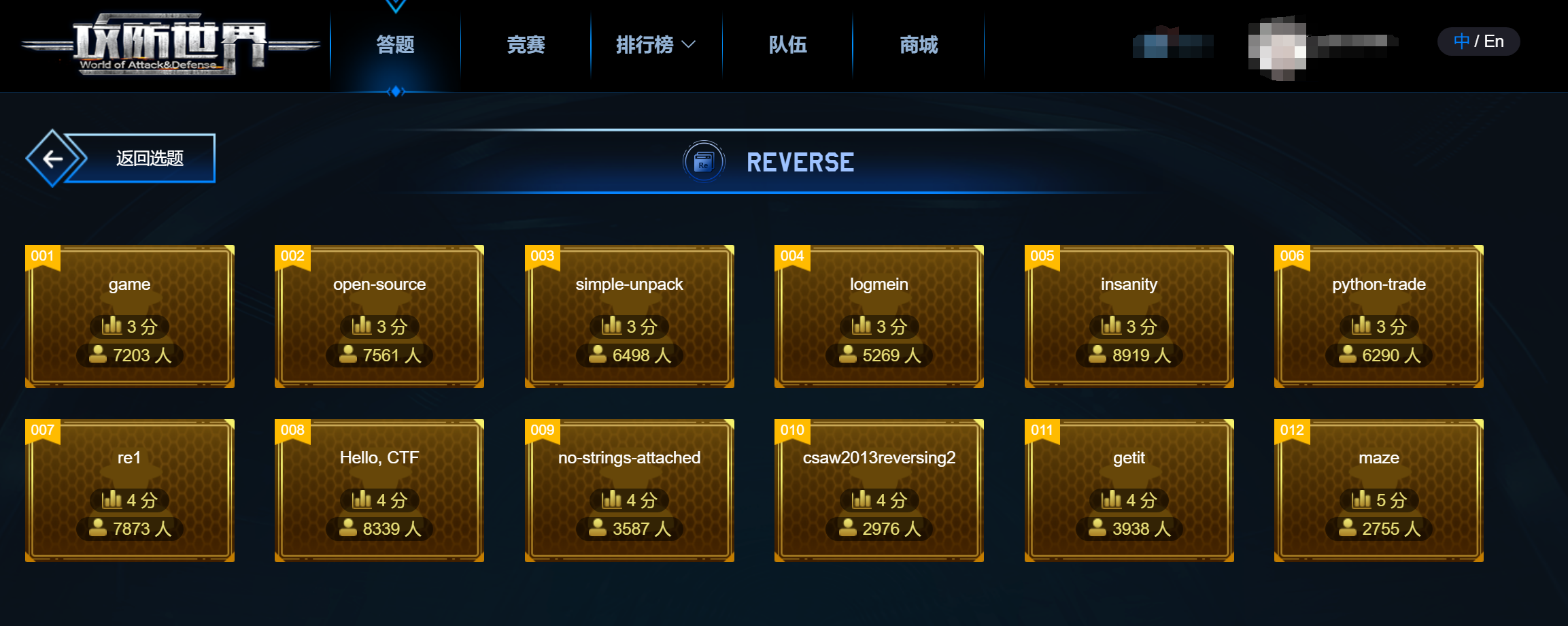Image resolution: width=1568 pixels, height=626 pixels.
Task: Switch to the 竞赛 tab
Action: [x=526, y=45]
